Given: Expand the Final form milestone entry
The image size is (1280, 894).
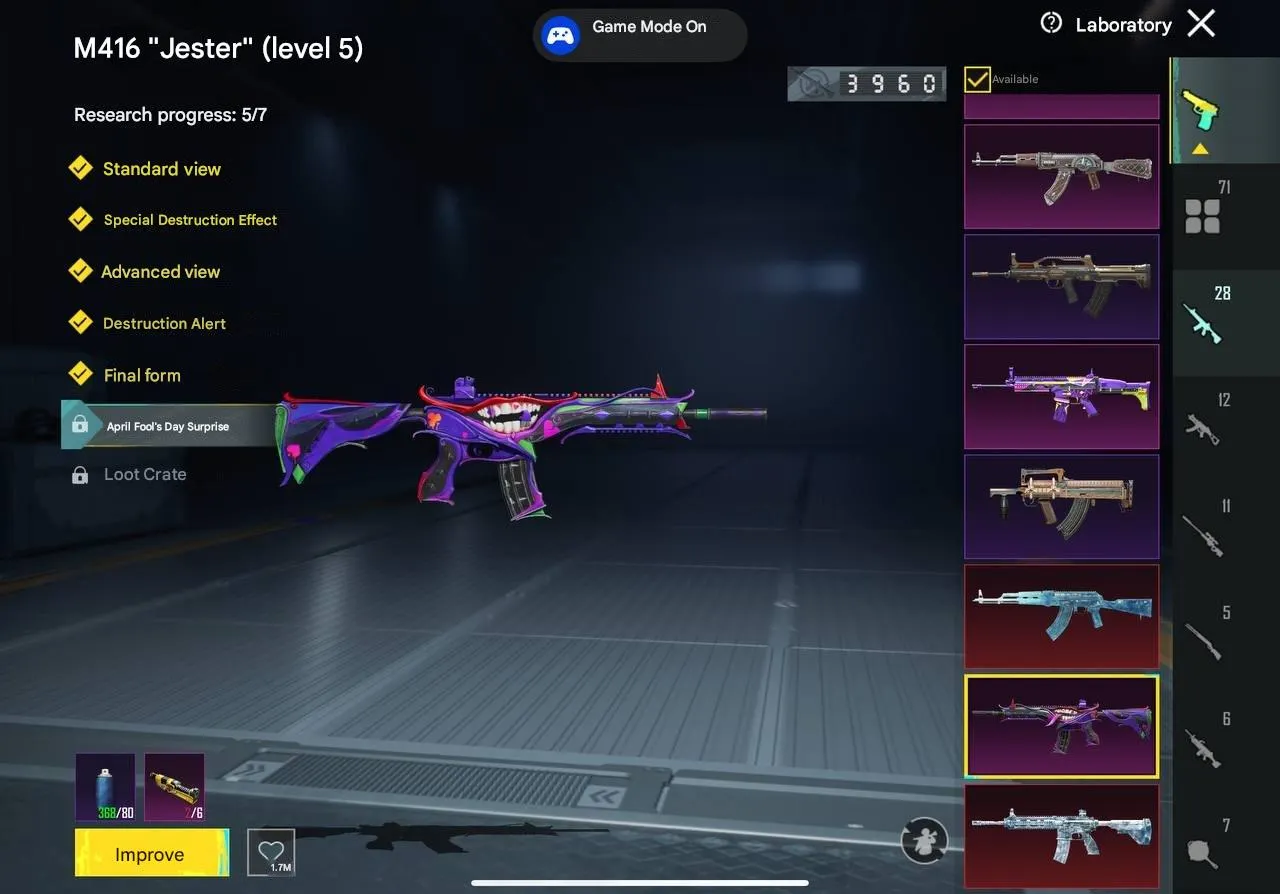Looking at the screenshot, I should [x=141, y=375].
